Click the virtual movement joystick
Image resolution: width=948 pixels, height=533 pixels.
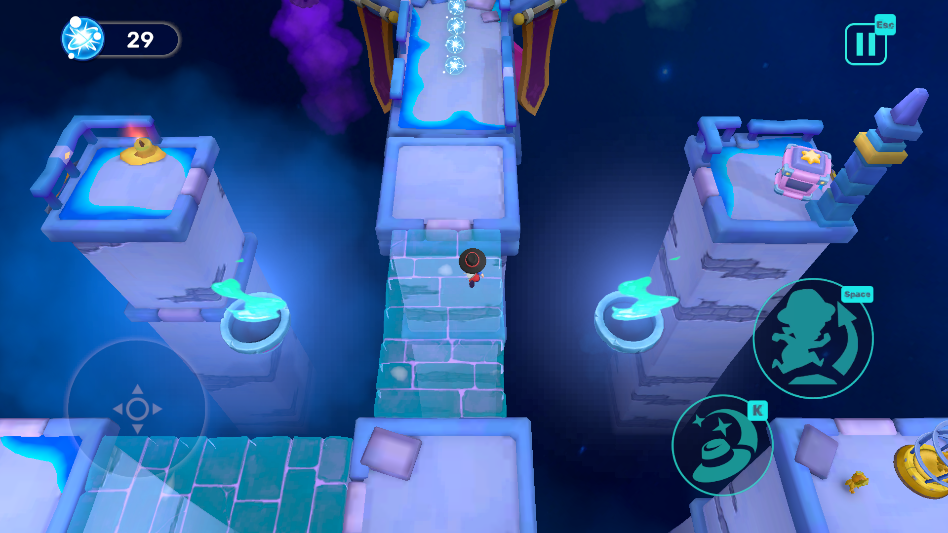click(137, 408)
